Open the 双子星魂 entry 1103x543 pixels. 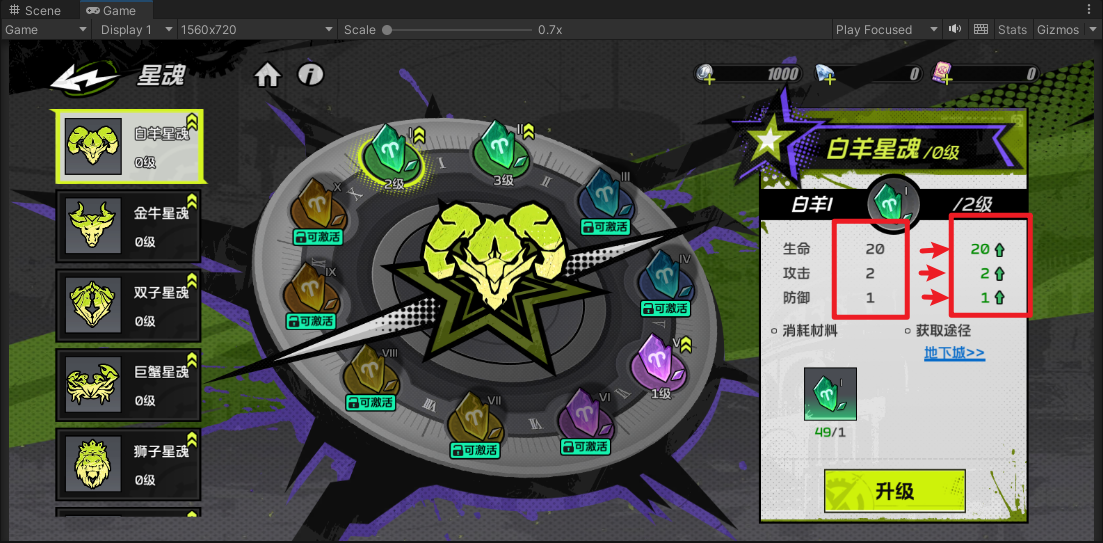tap(128, 305)
